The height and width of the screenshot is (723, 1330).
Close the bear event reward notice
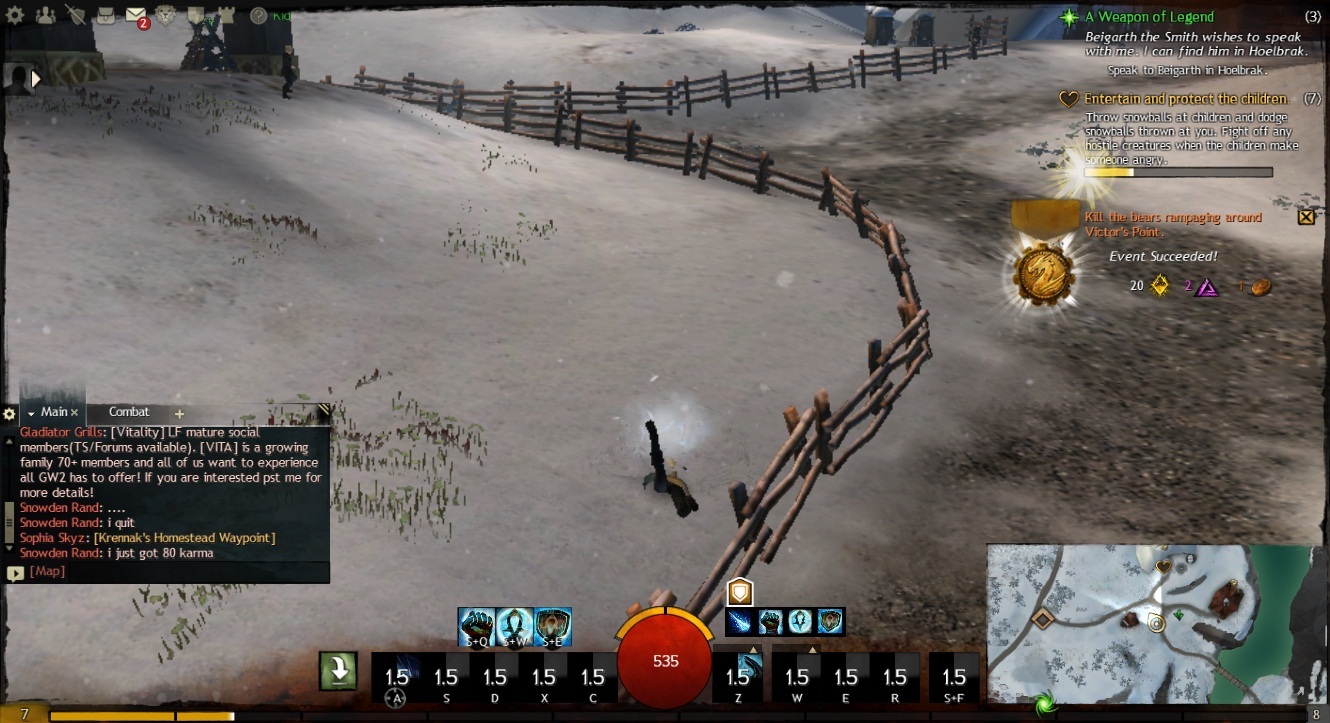[1305, 216]
